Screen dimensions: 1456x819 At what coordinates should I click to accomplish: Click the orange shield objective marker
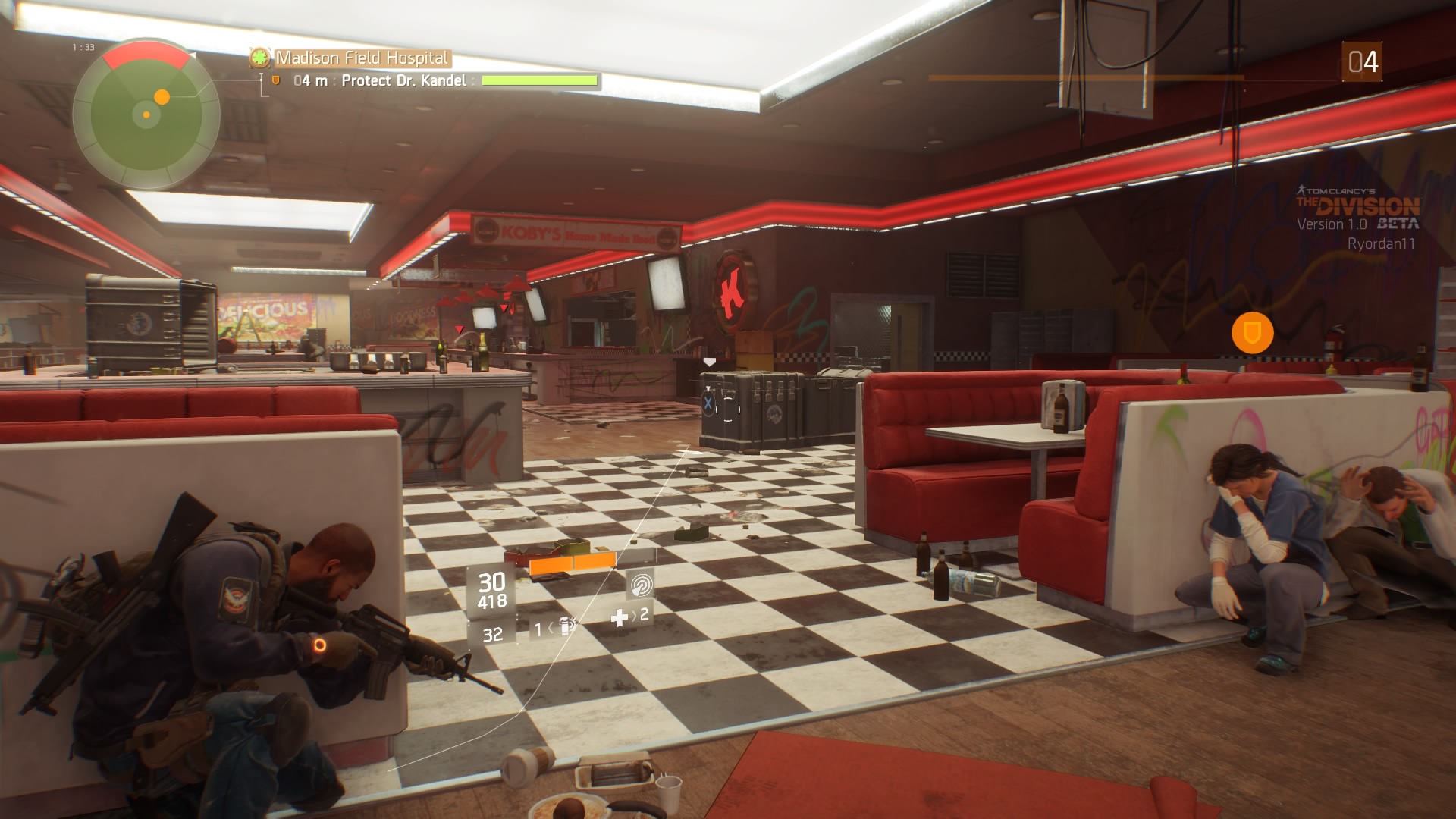(x=1252, y=332)
